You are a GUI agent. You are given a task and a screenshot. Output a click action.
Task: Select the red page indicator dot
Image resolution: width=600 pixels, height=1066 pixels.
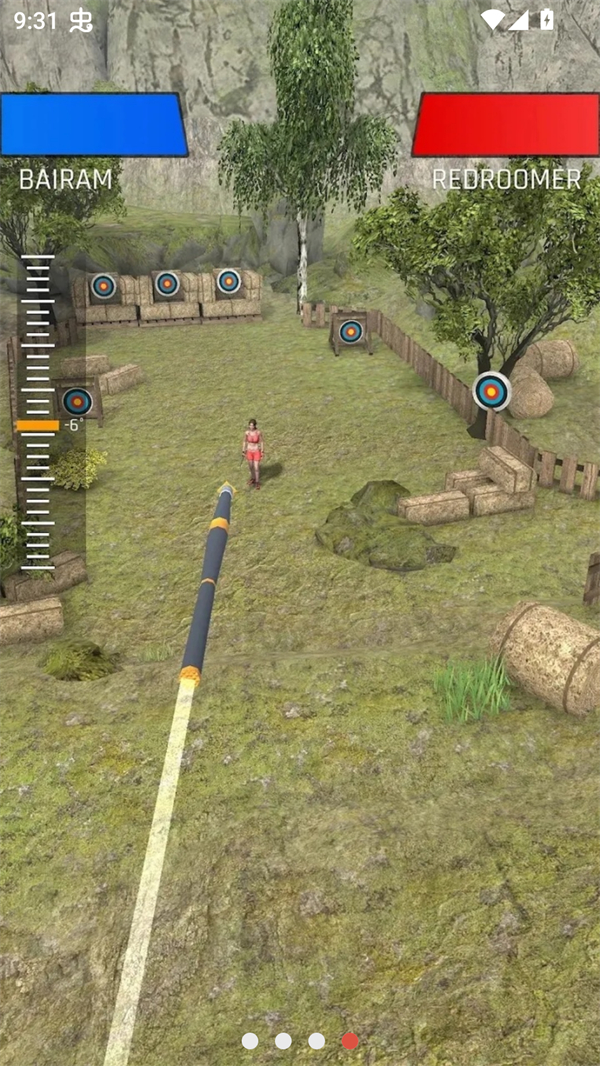click(x=350, y=1041)
